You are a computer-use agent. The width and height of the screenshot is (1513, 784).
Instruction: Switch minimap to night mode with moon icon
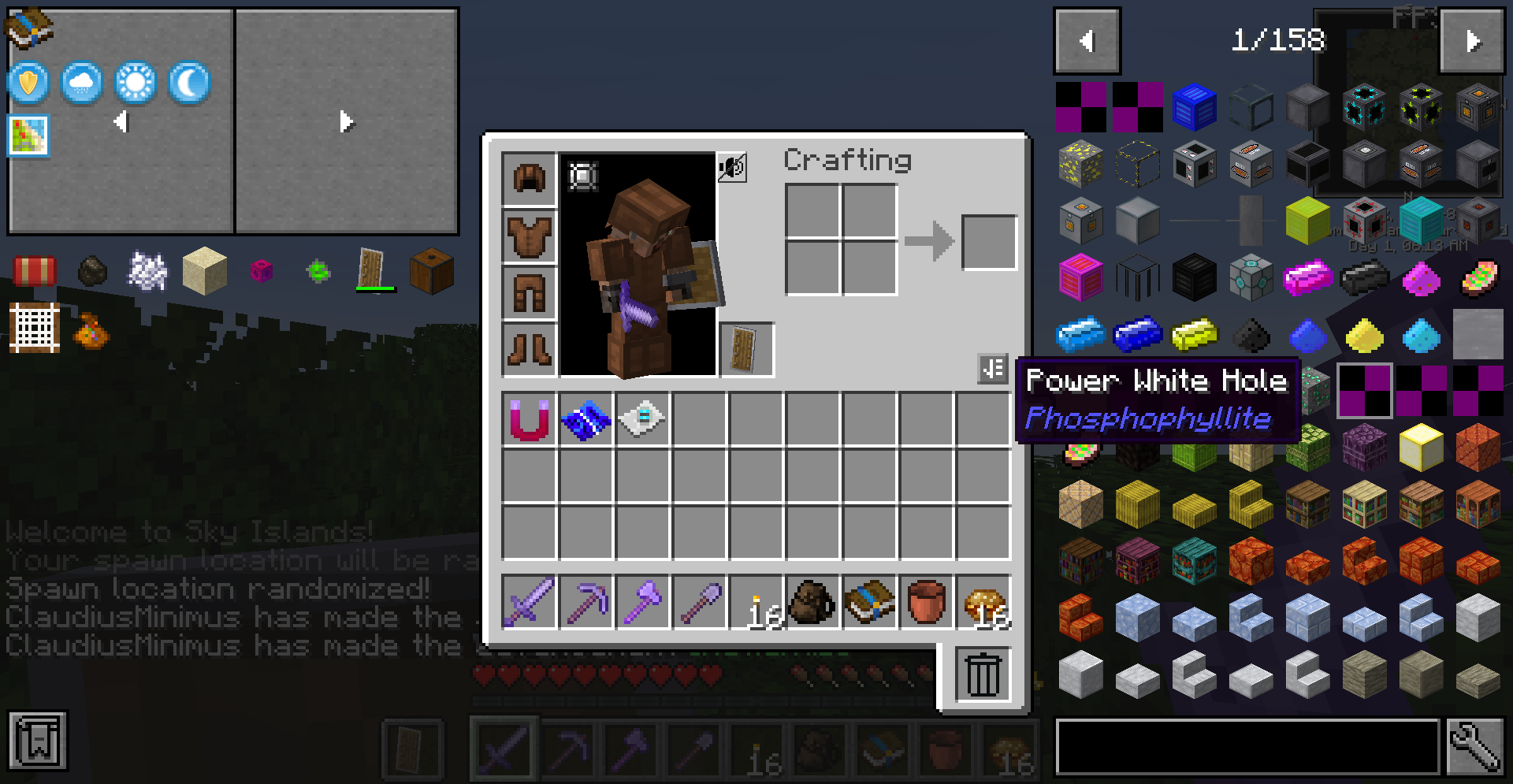click(x=188, y=83)
